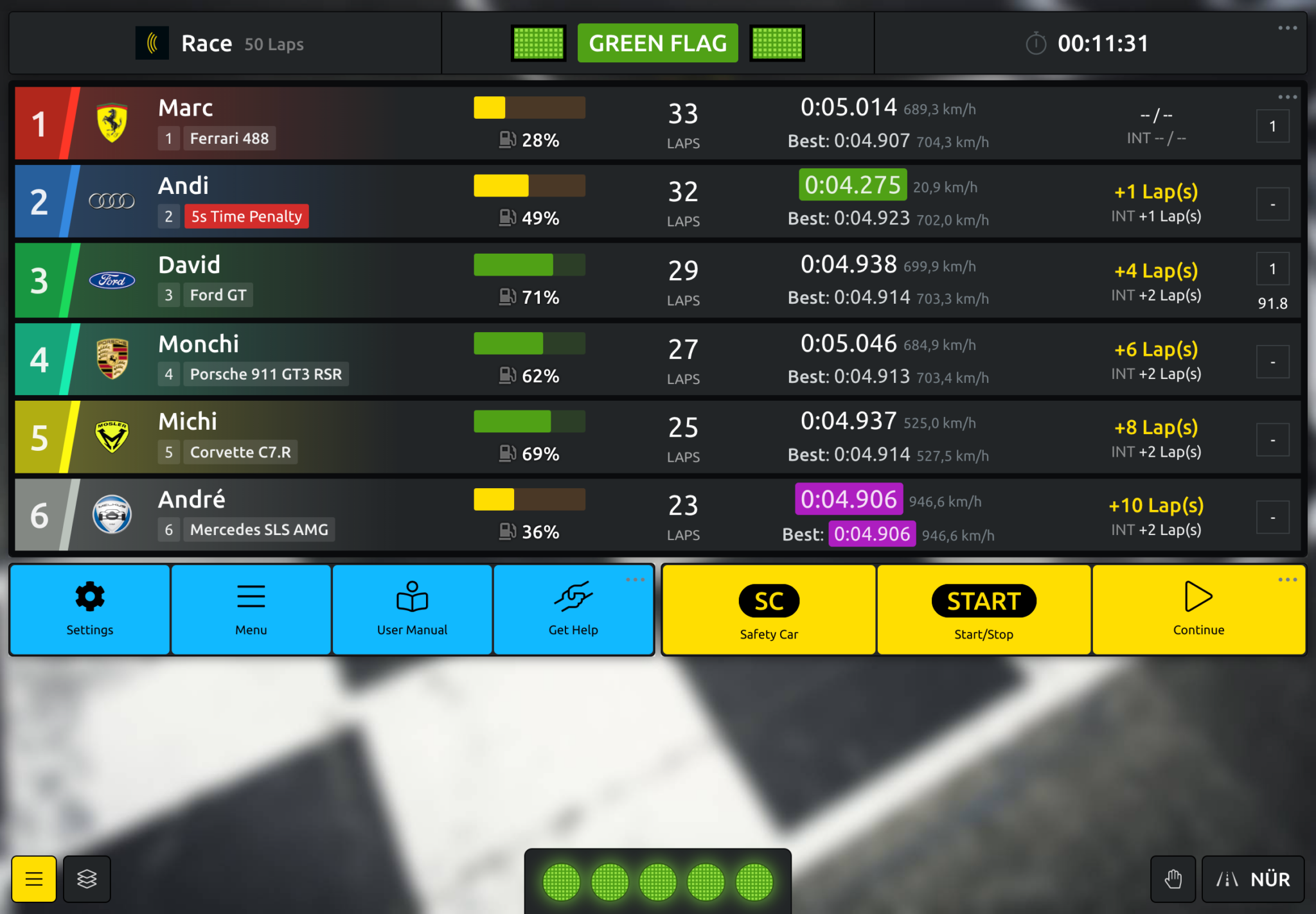This screenshot has width=1316, height=914.
Task: Toggle the GREEN FLAG race status
Action: pyautogui.click(x=657, y=43)
